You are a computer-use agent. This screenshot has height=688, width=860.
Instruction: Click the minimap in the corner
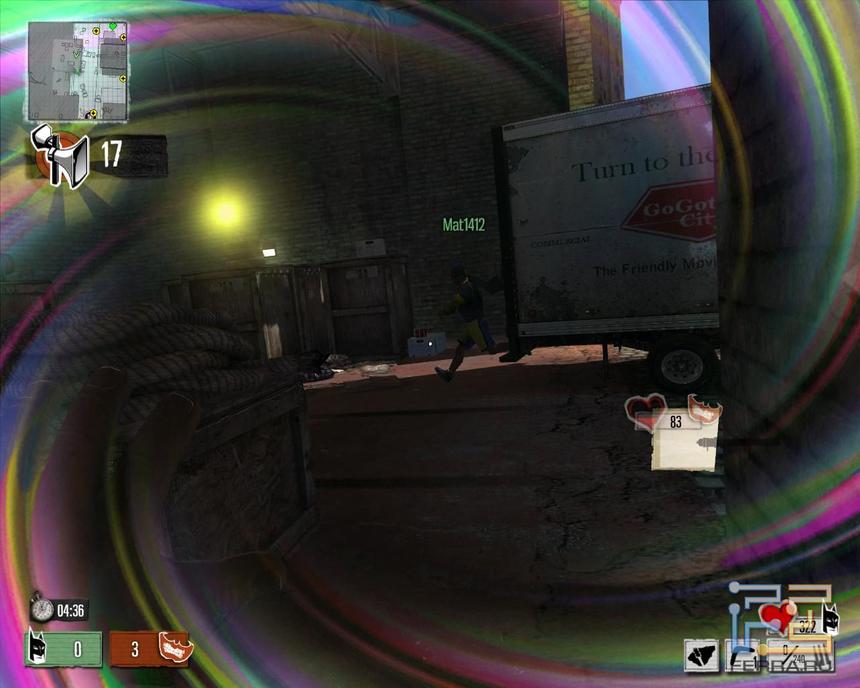pyautogui.click(x=77, y=70)
